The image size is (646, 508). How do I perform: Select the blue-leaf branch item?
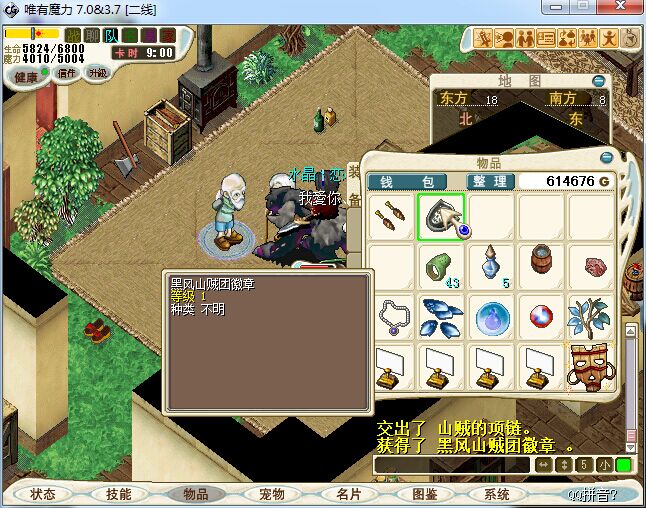tap(590, 316)
